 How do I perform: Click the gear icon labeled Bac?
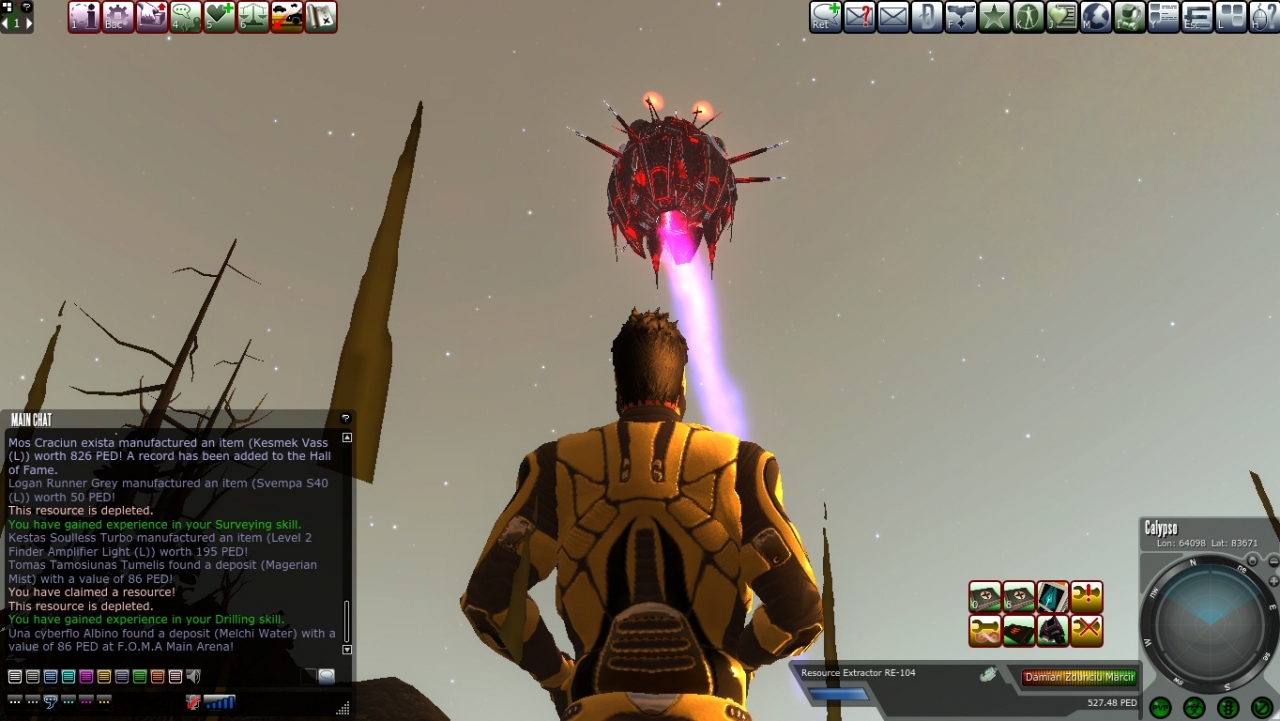[118, 17]
